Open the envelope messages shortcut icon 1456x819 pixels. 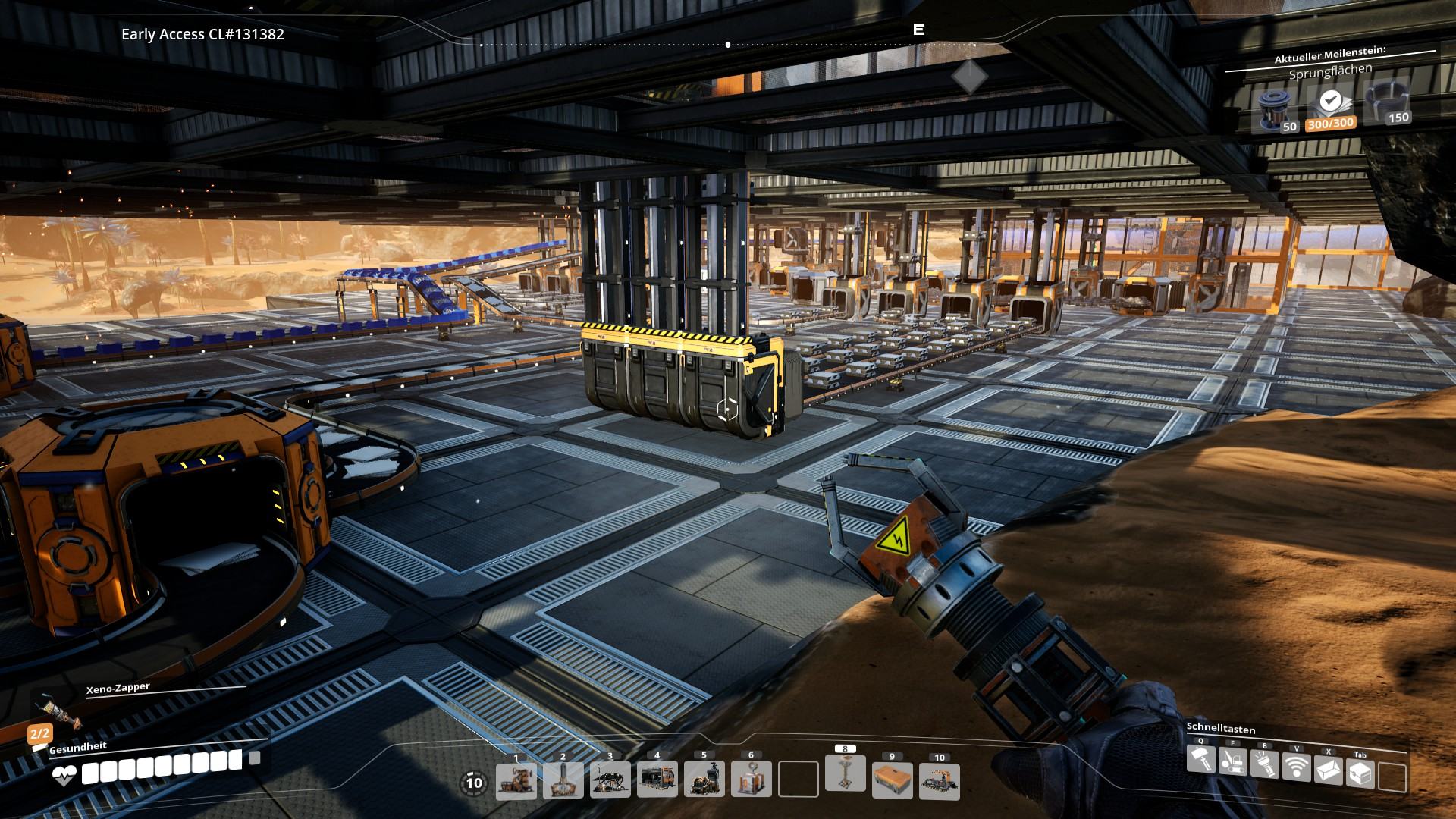[x=1328, y=770]
